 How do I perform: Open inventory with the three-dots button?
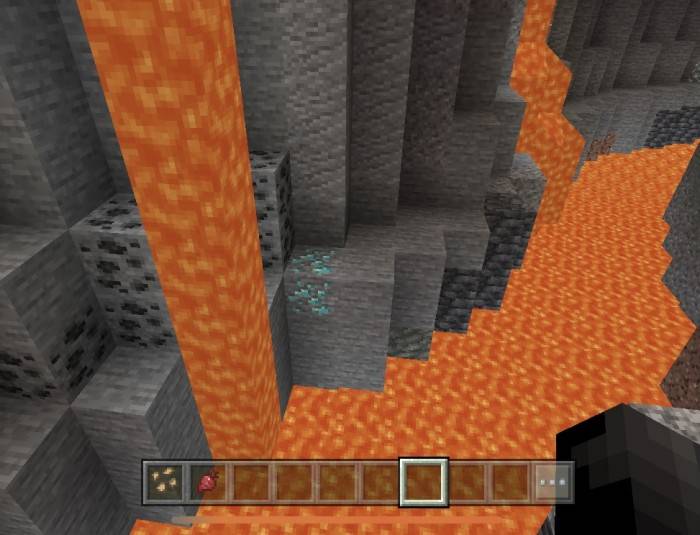click(550, 482)
